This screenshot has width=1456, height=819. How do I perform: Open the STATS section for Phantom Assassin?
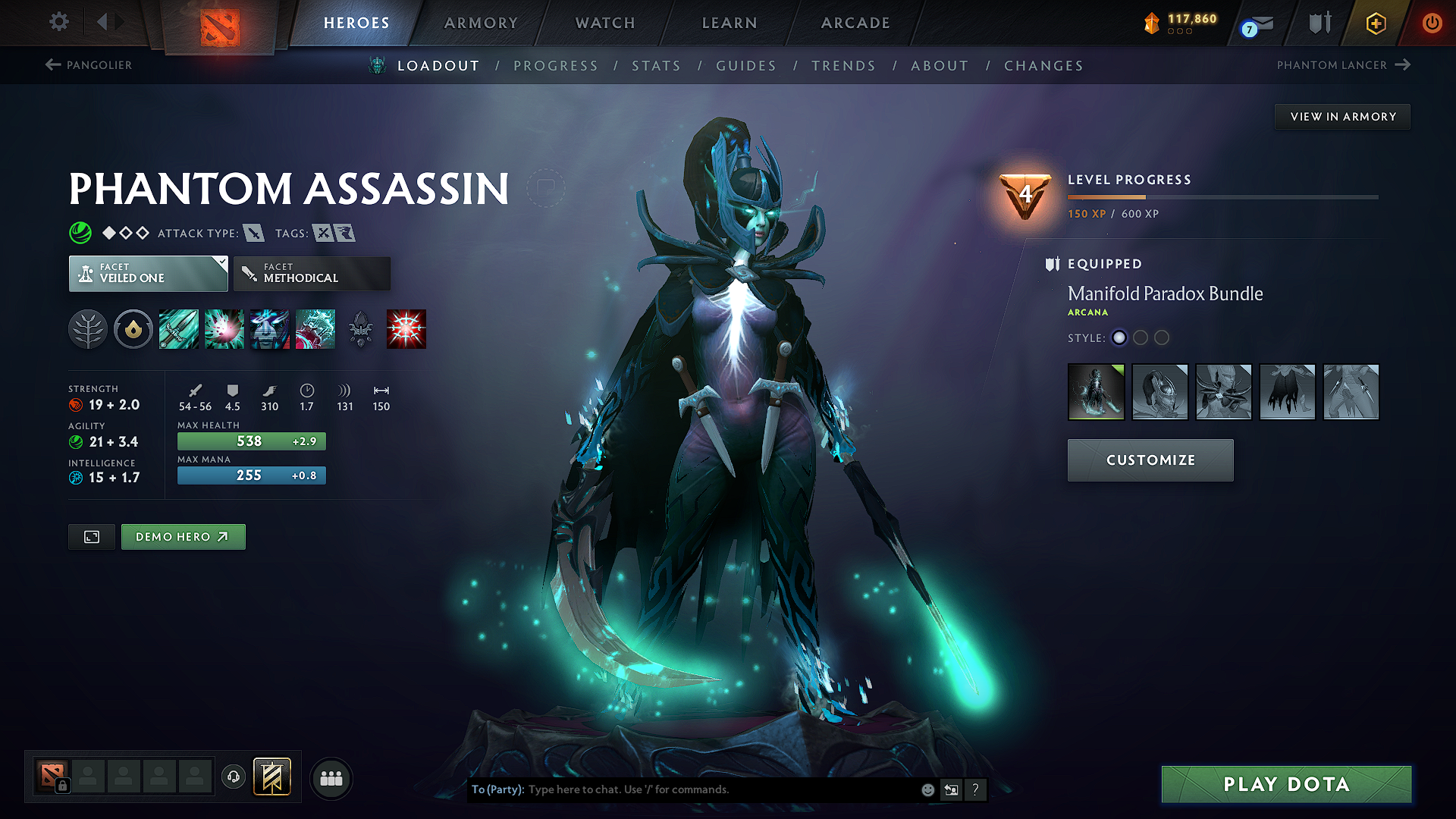tap(657, 66)
